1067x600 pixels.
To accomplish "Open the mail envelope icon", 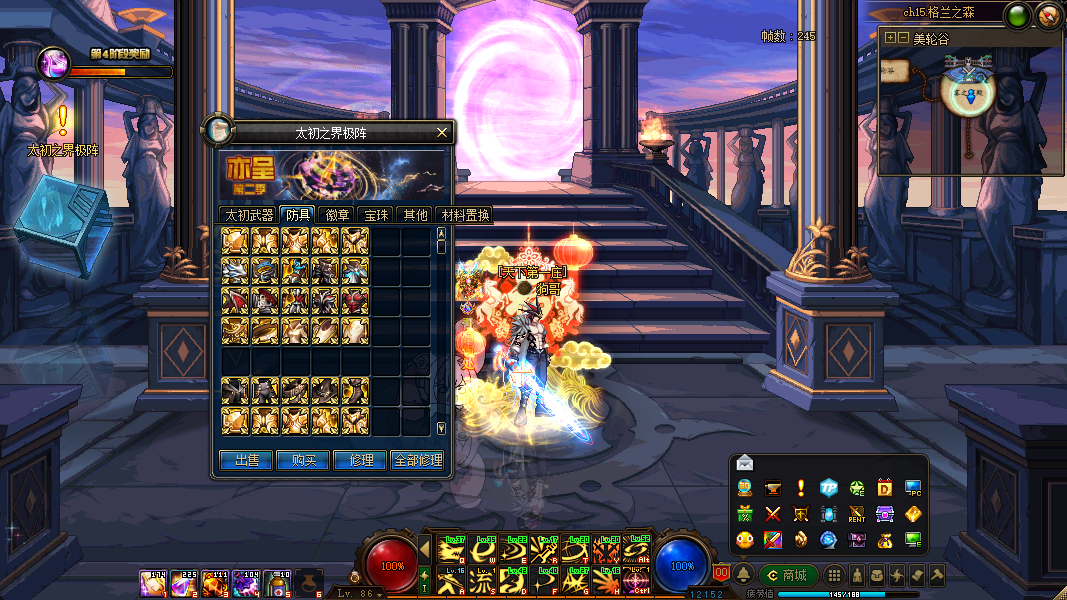I will pos(745,462).
